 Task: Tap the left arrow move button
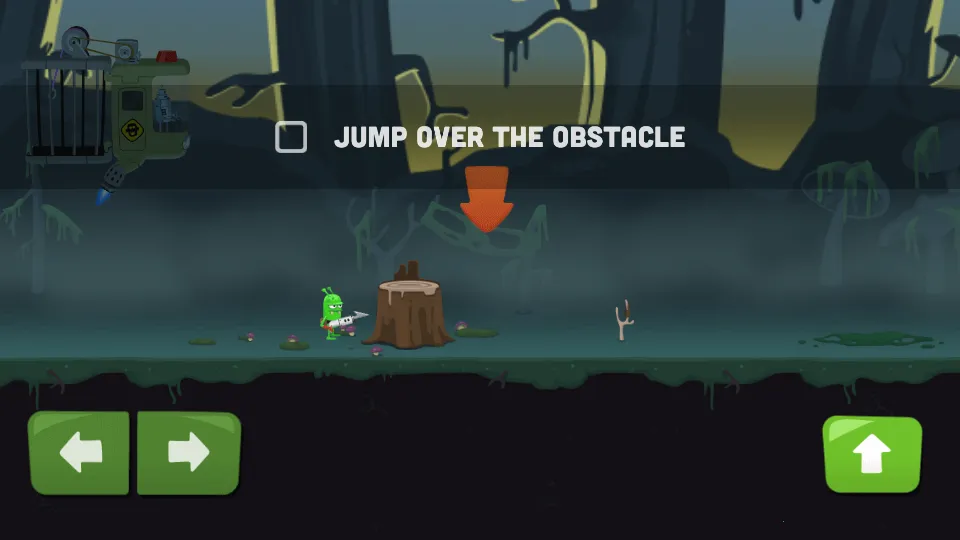pos(80,453)
